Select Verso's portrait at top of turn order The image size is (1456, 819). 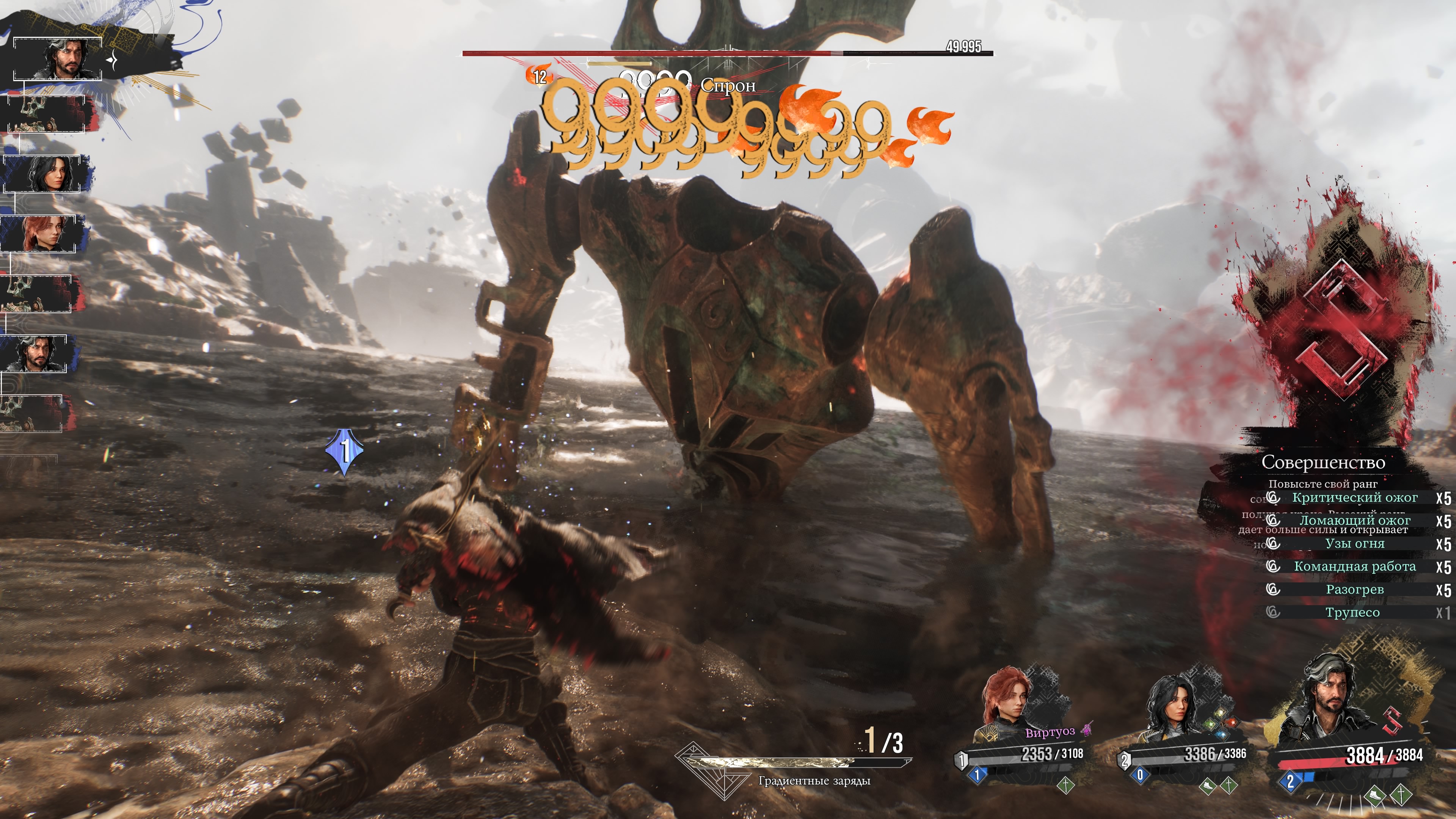(58, 59)
